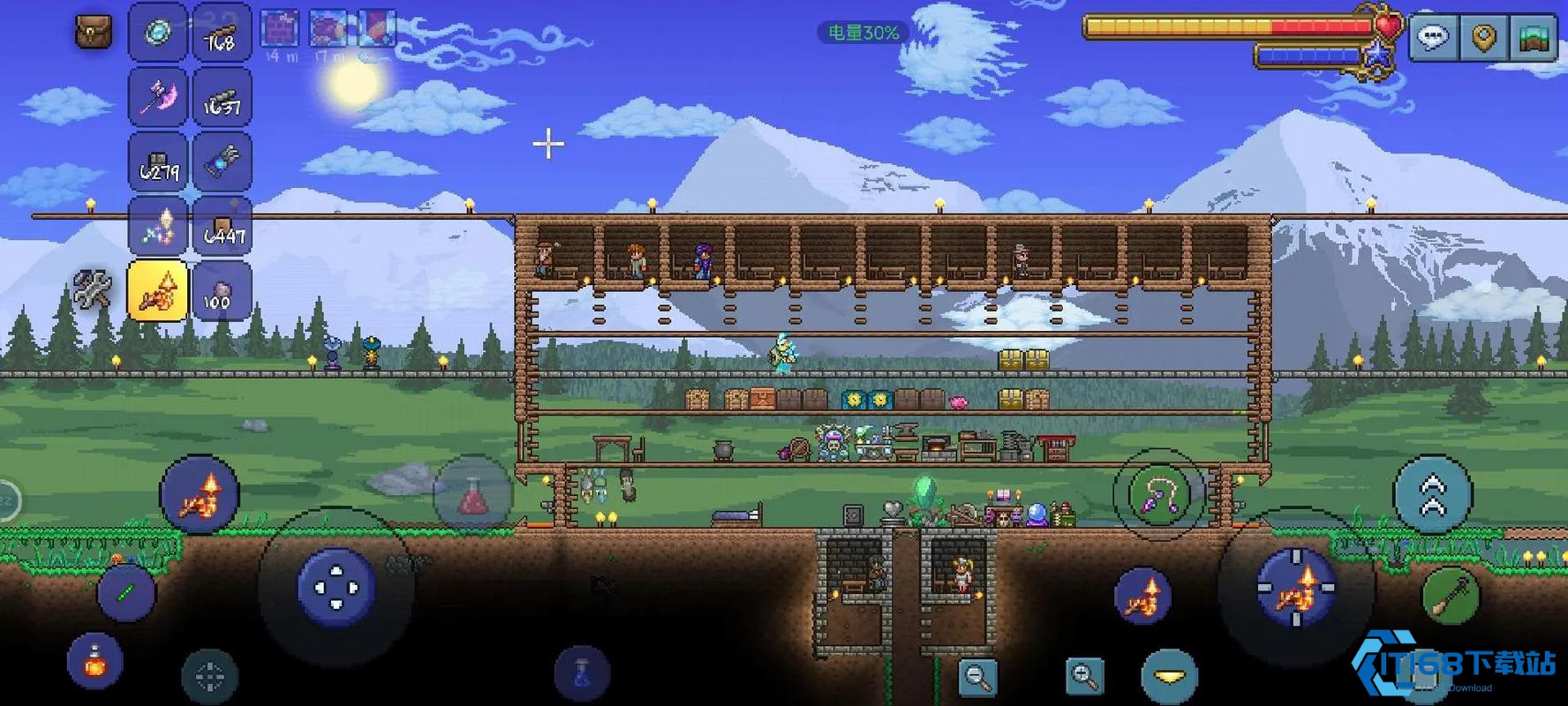The width and height of the screenshot is (1568, 706).
Task: Zoom out with the minus magnifier
Action: point(977,676)
